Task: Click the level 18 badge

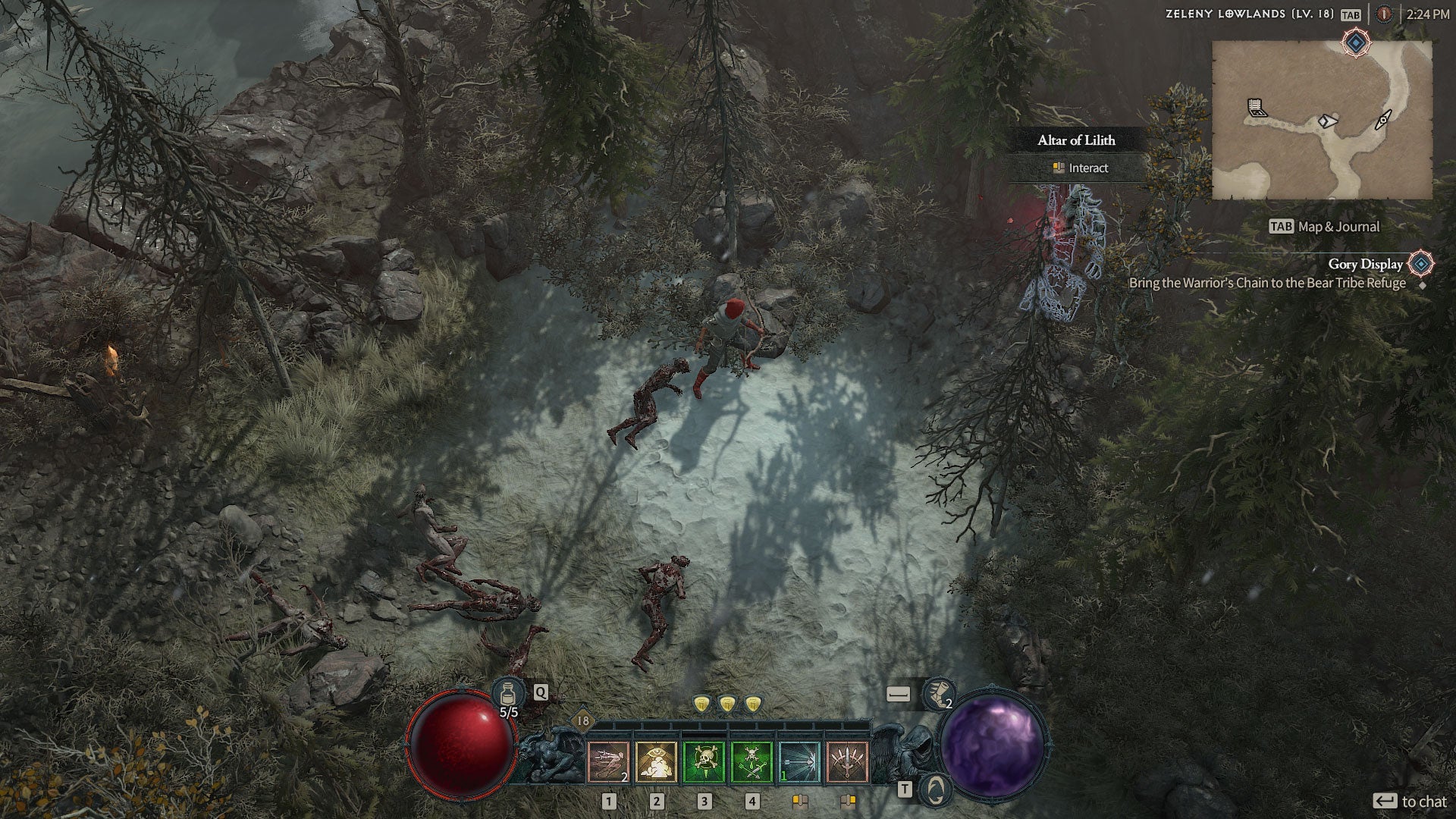Action: 582,720
